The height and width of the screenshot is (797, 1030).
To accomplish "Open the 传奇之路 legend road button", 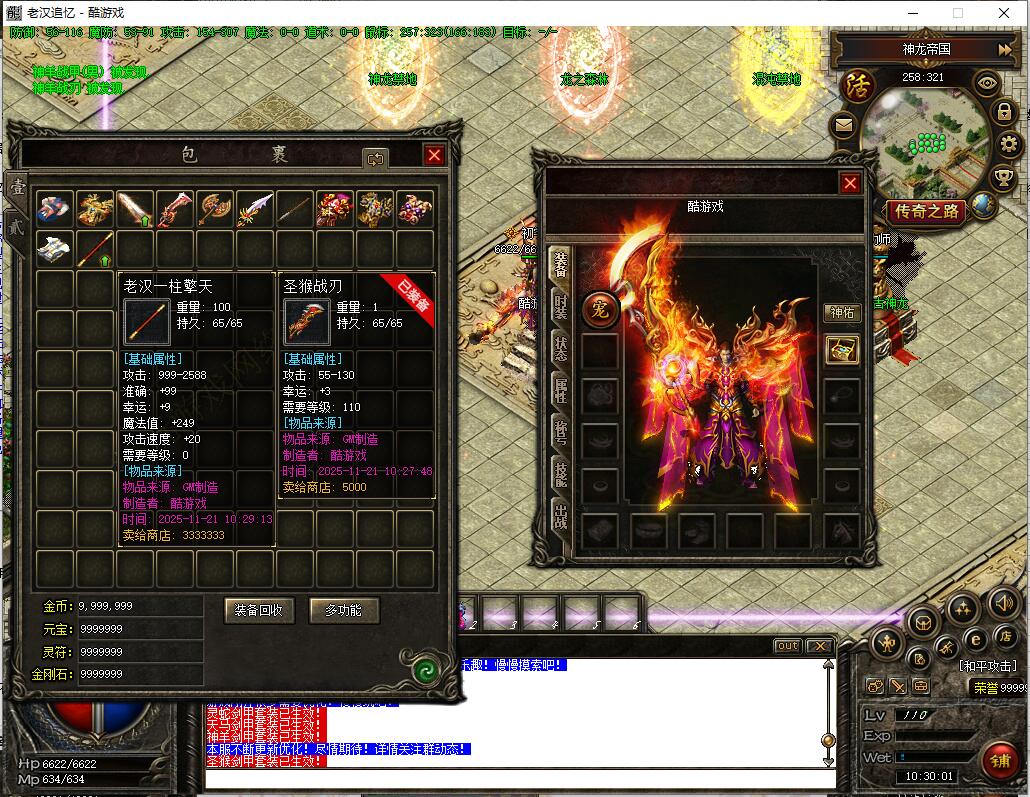I will tap(926, 211).
